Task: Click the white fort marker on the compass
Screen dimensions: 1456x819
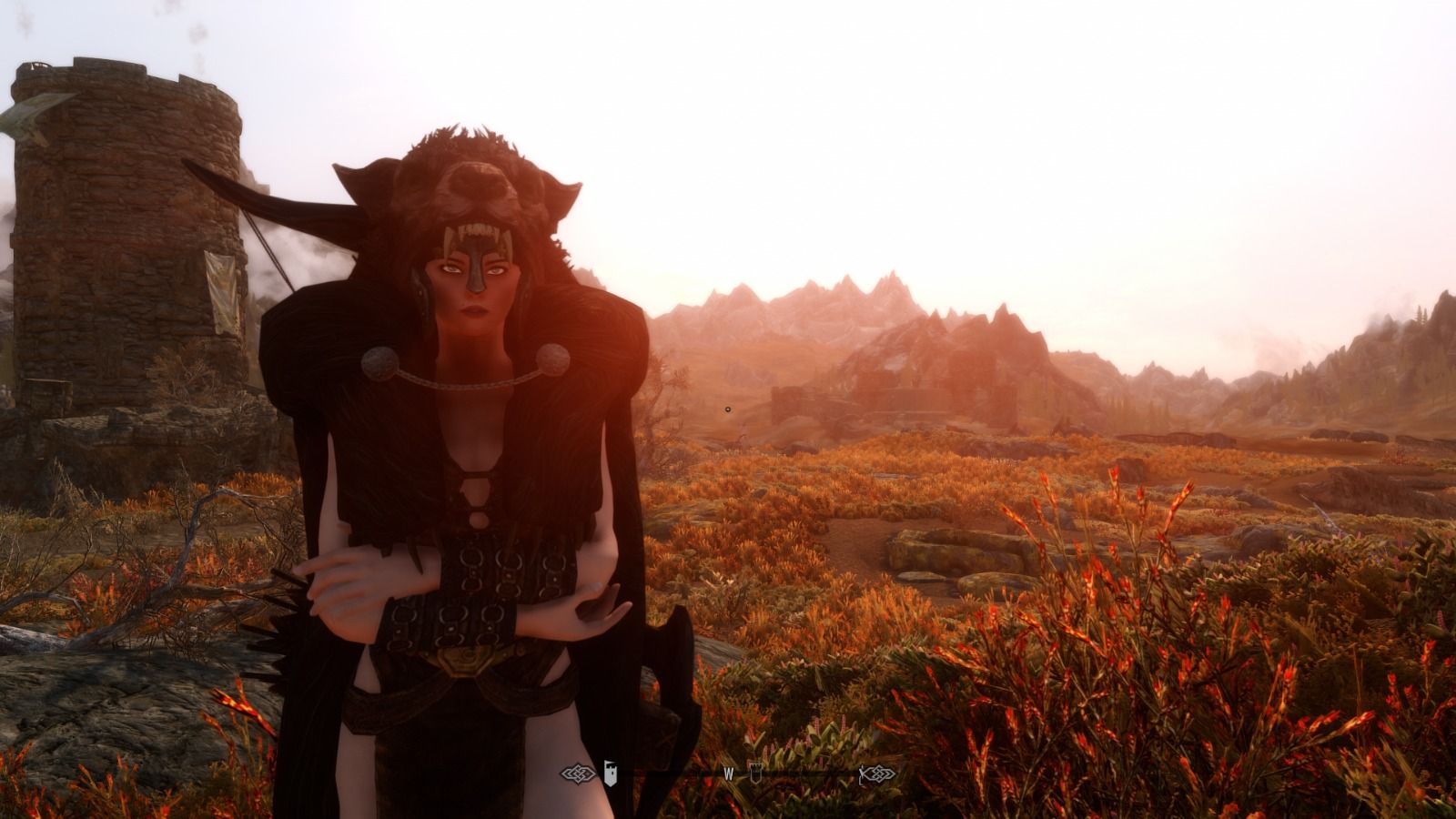Action: [612, 773]
